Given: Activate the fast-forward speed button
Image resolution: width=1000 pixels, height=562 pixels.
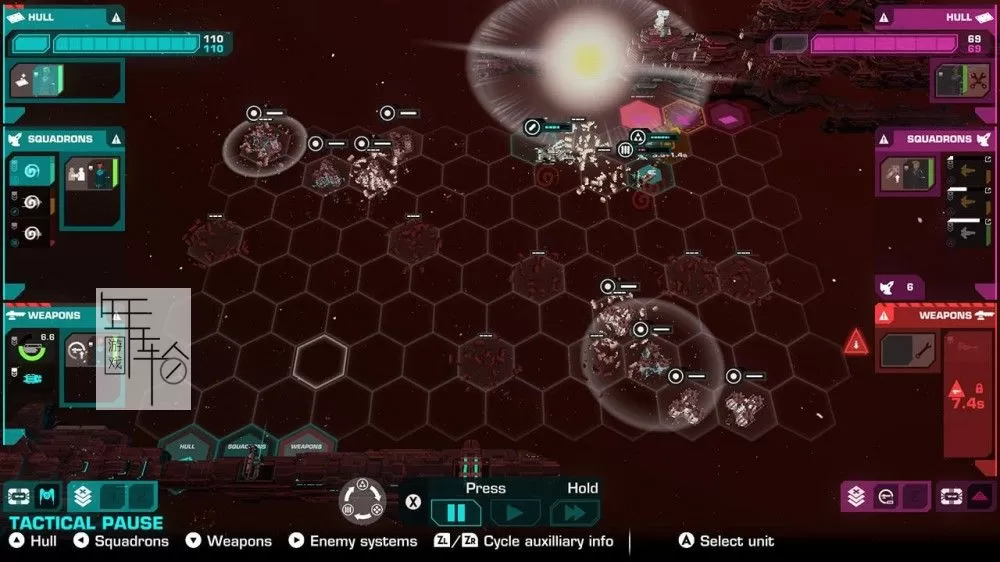Looking at the screenshot, I should [575, 513].
